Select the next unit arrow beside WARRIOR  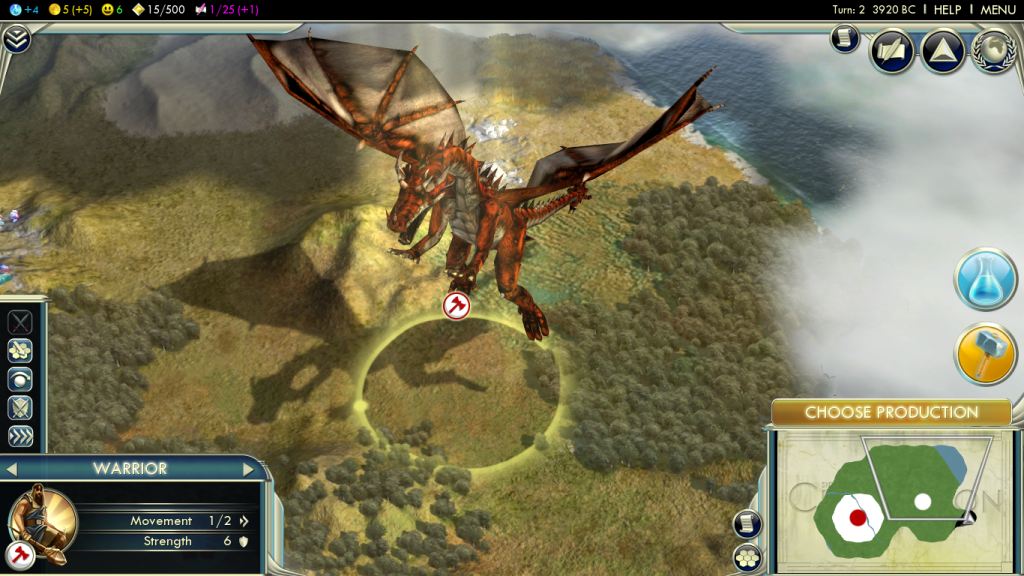click(248, 469)
